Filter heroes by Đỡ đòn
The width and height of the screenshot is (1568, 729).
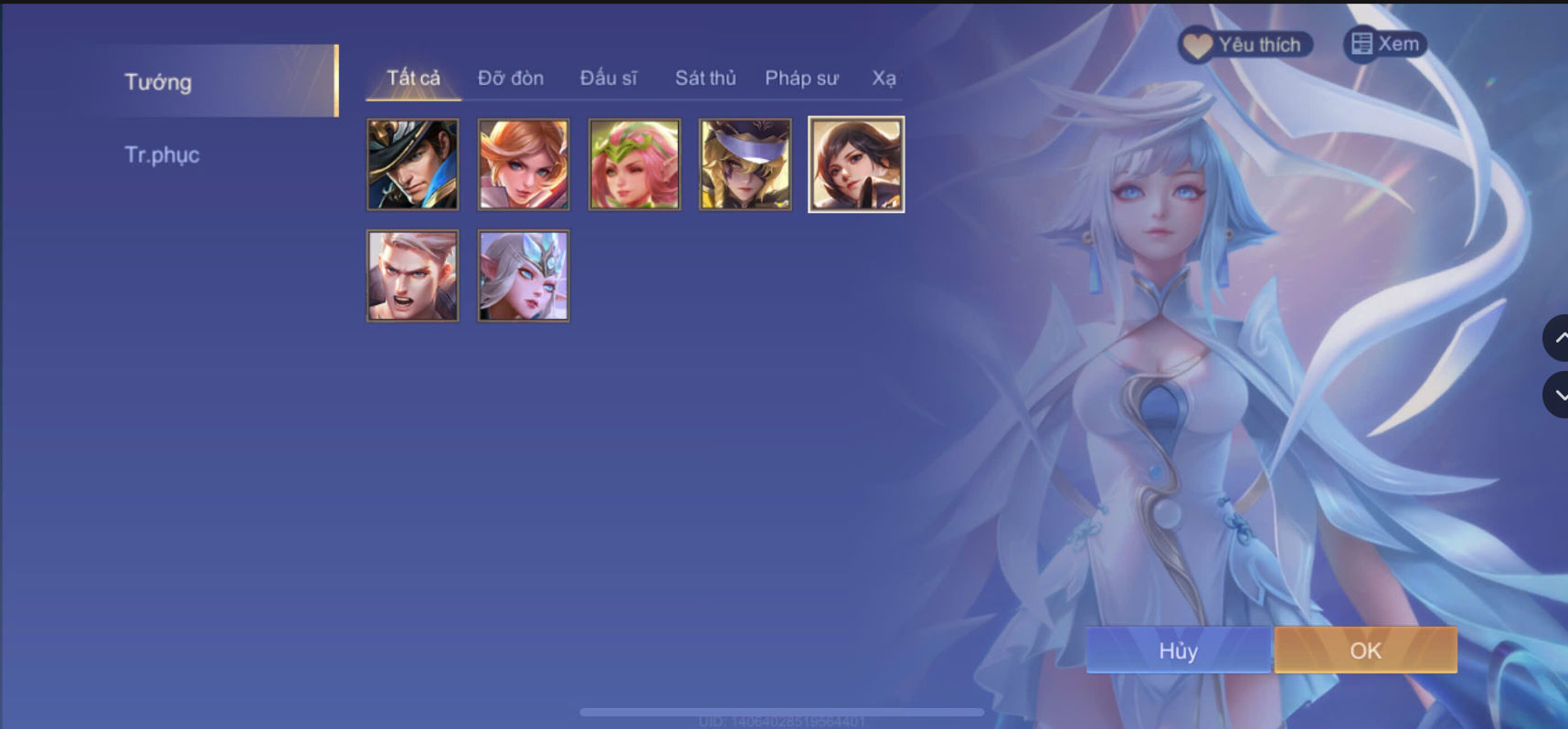pos(509,79)
